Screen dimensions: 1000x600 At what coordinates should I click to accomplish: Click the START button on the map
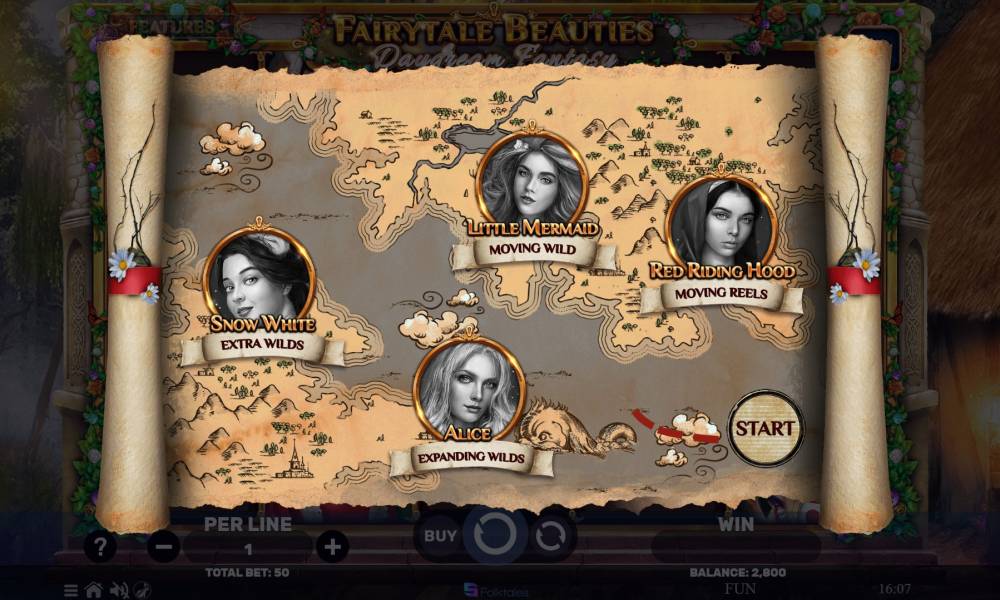(x=766, y=428)
